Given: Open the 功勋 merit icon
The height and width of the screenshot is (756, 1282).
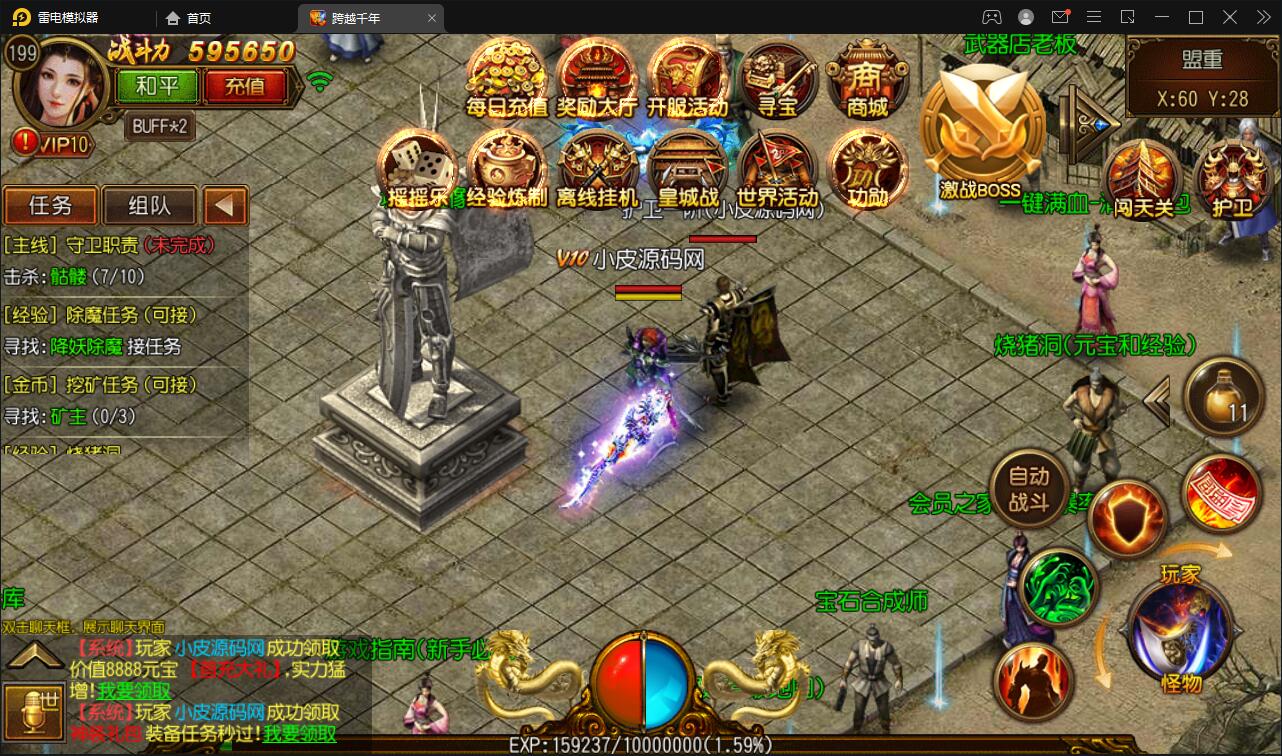Looking at the screenshot, I should [866, 167].
